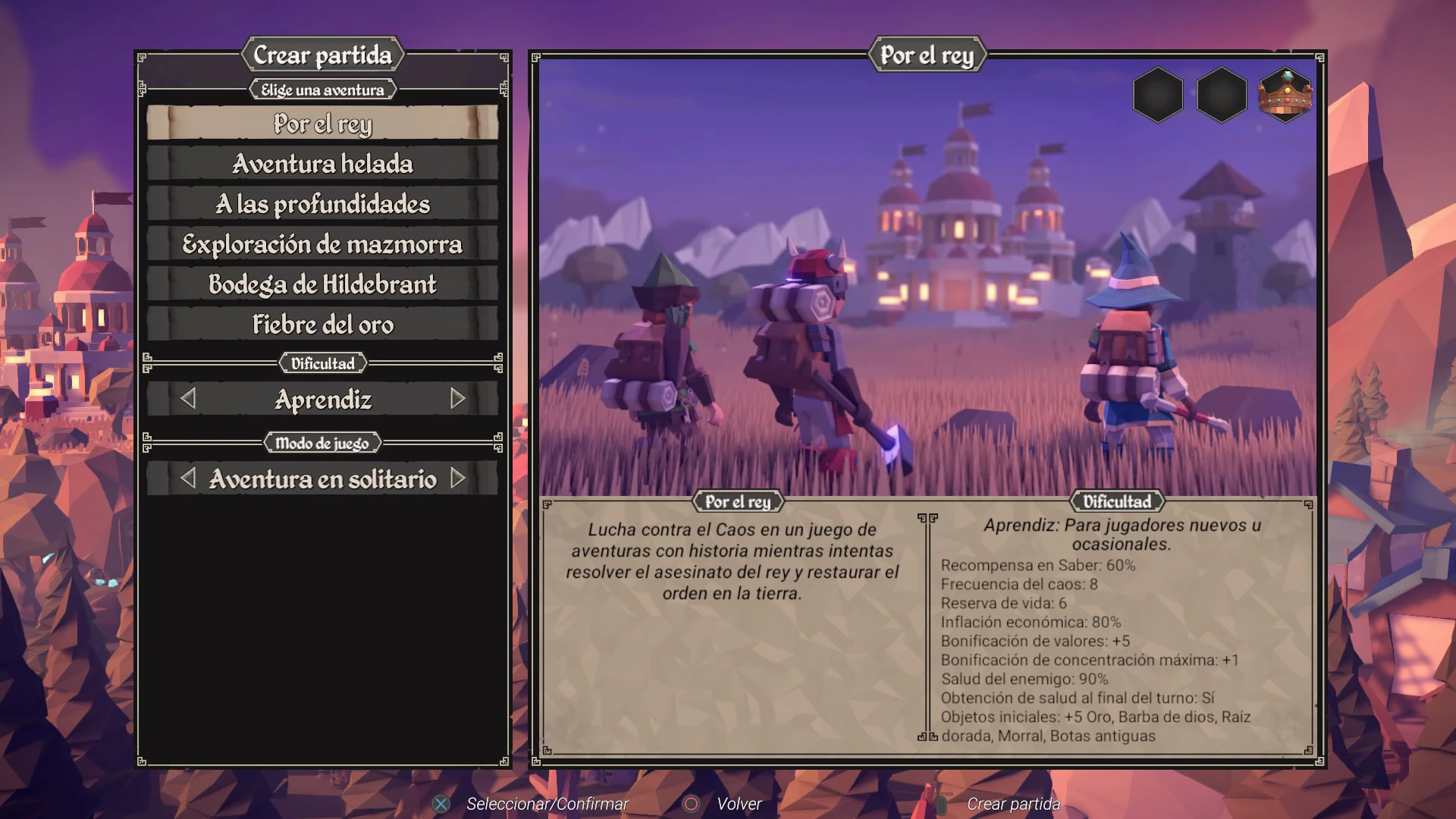Choose Bodega de Hildebrant adventure
Image resolution: width=1456 pixels, height=819 pixels.
322,284
